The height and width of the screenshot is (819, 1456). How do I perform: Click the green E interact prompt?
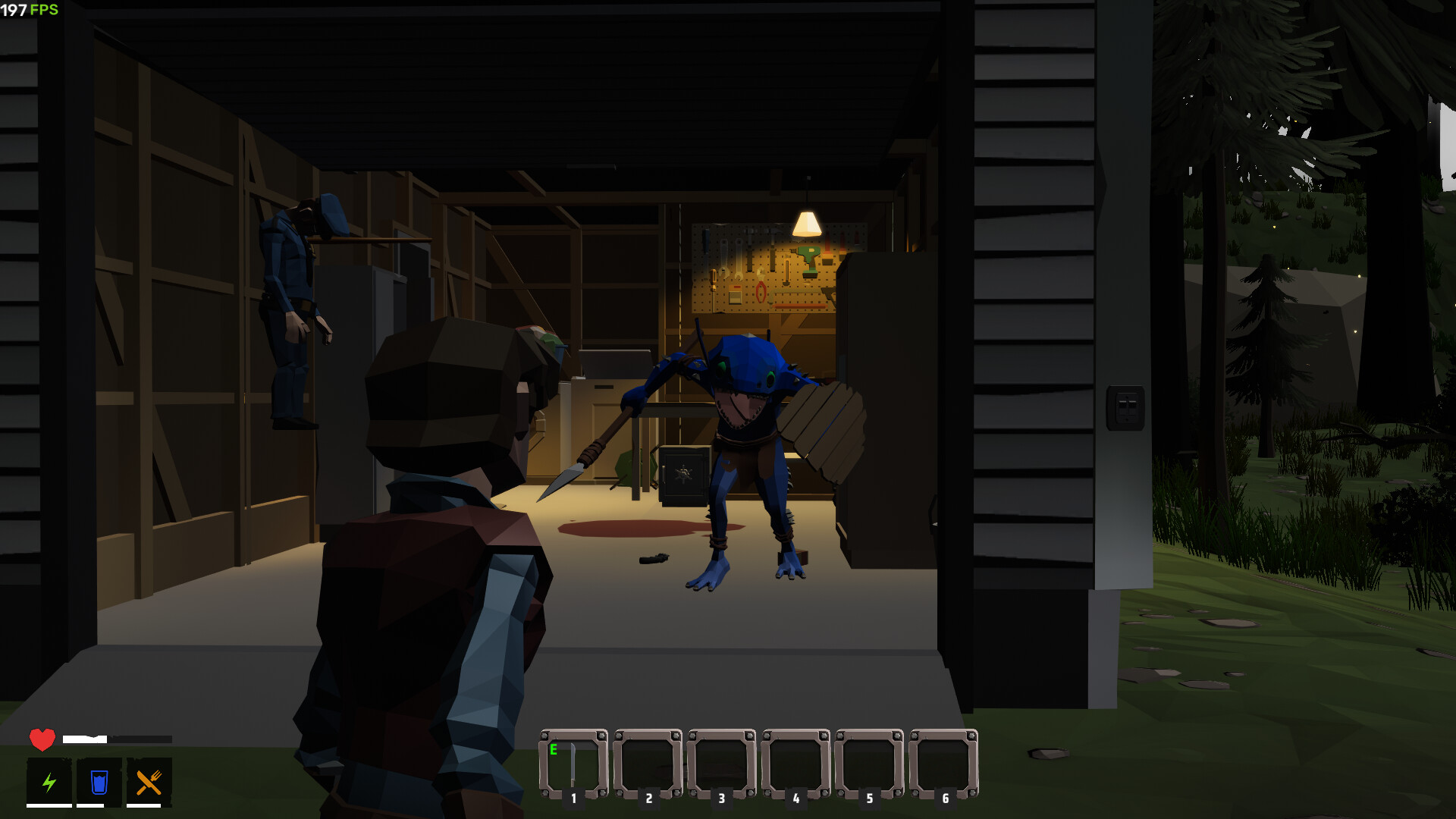[555, 748]
